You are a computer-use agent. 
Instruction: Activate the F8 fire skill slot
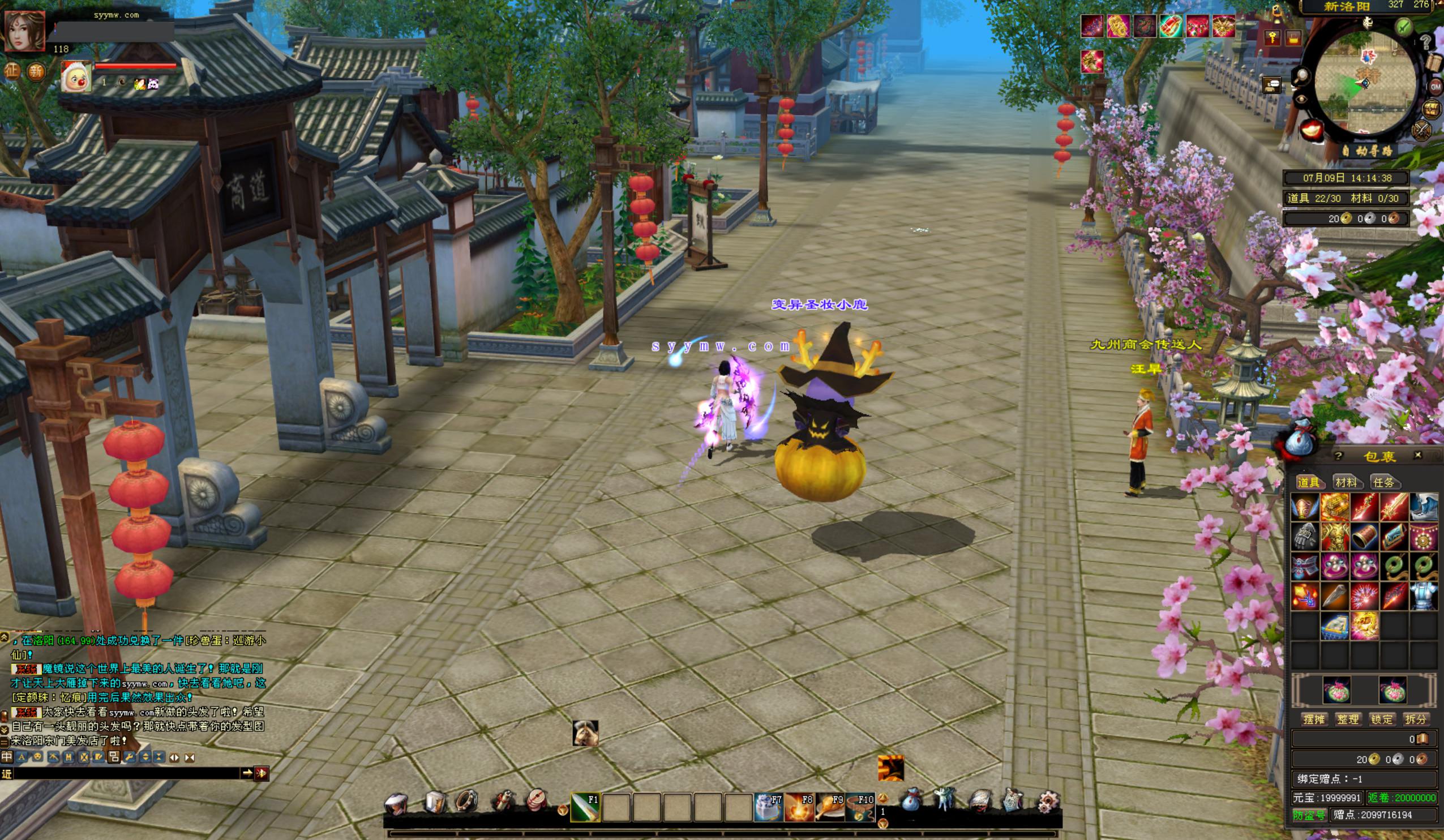tap(799, 807)
